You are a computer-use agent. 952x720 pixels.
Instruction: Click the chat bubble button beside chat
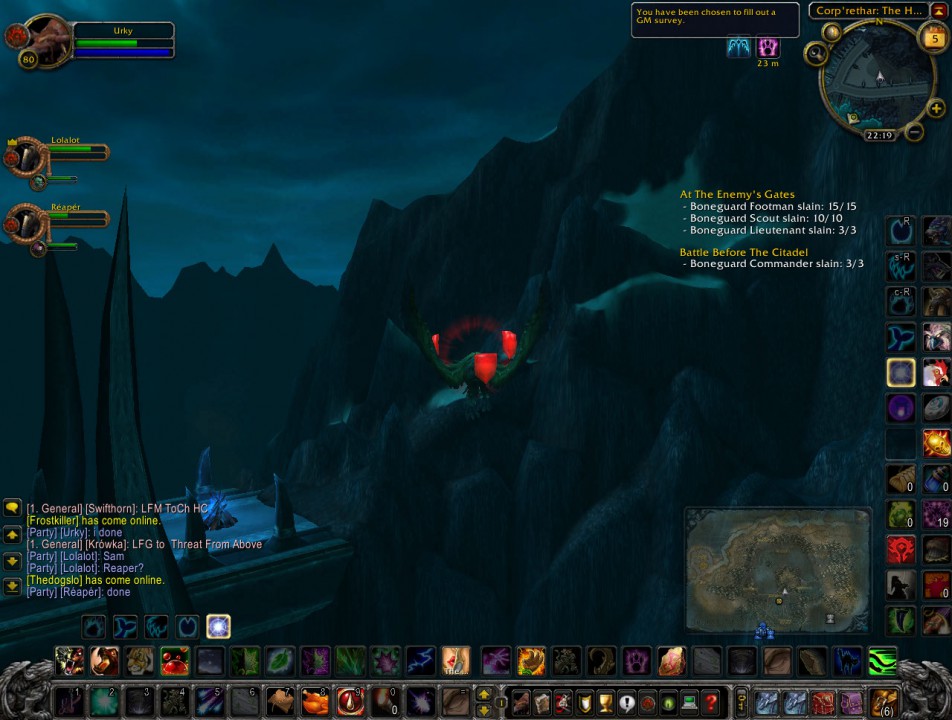(x=12, y=508)
